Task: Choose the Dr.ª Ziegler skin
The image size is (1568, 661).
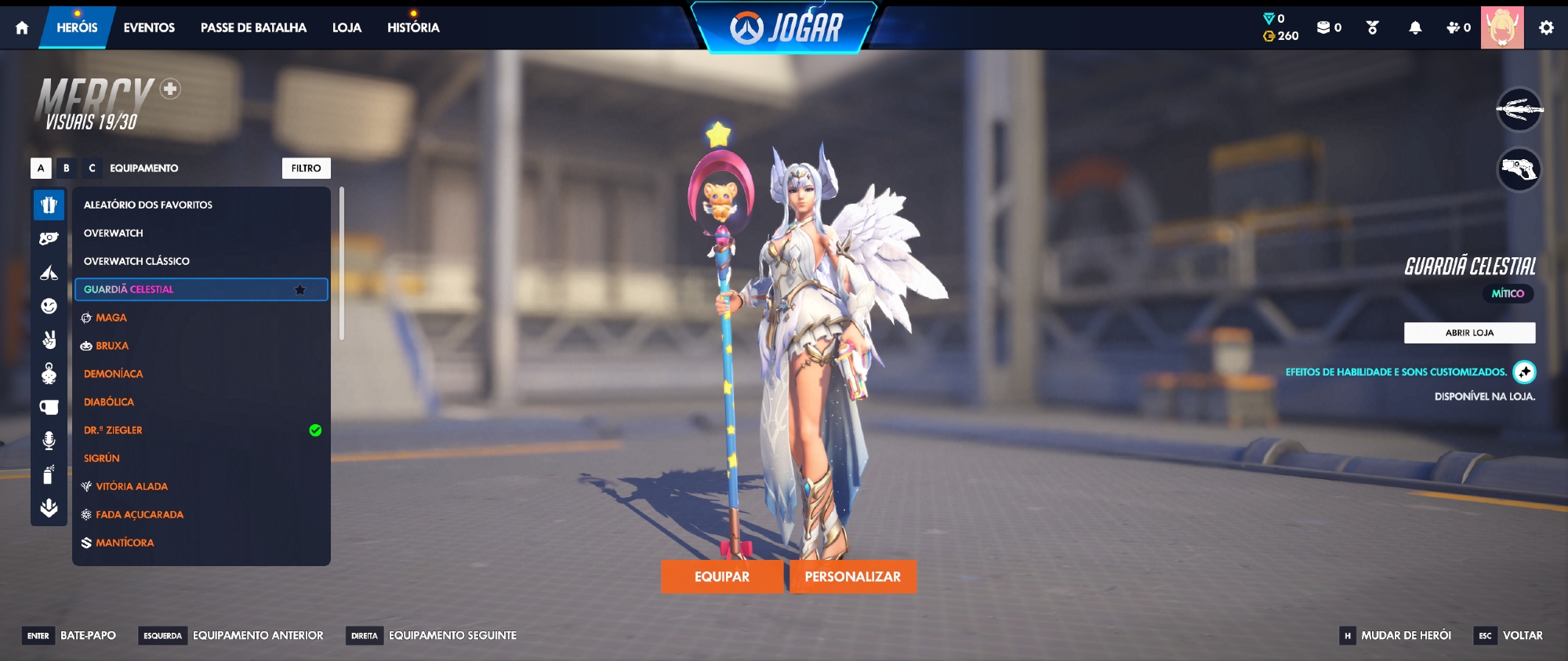Action: 113,430
